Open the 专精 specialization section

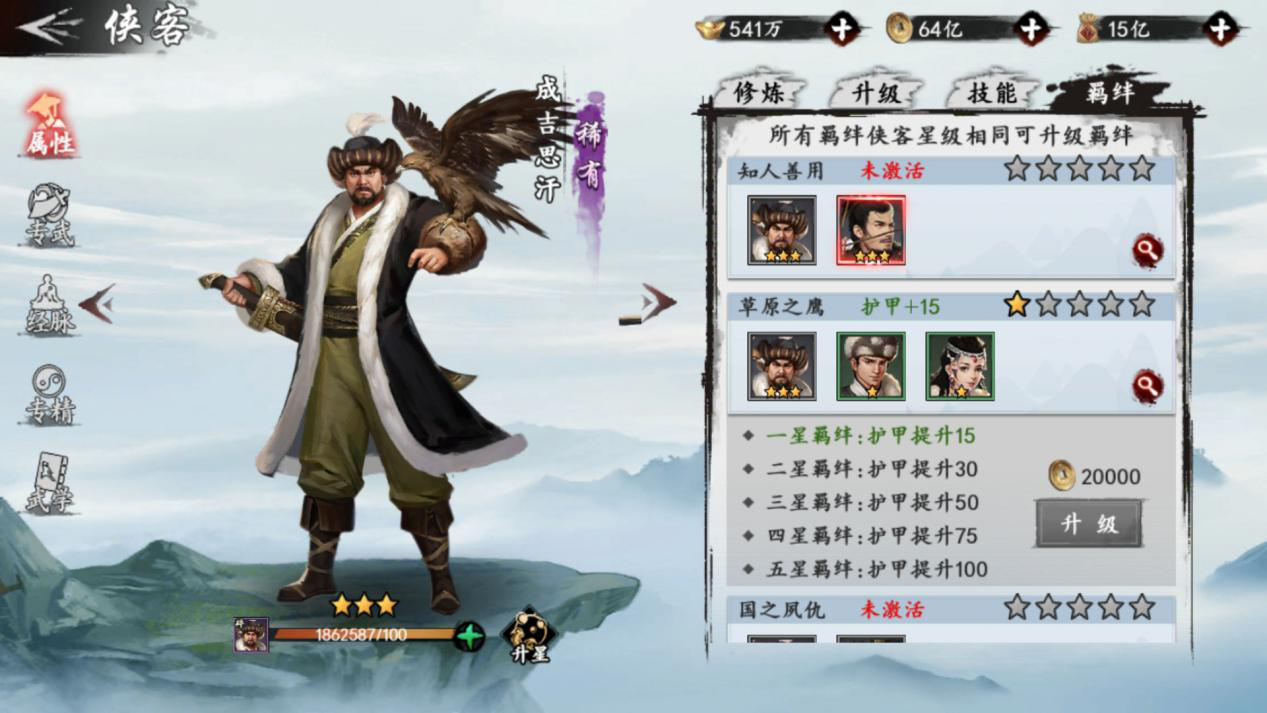[x=49, y=395]
